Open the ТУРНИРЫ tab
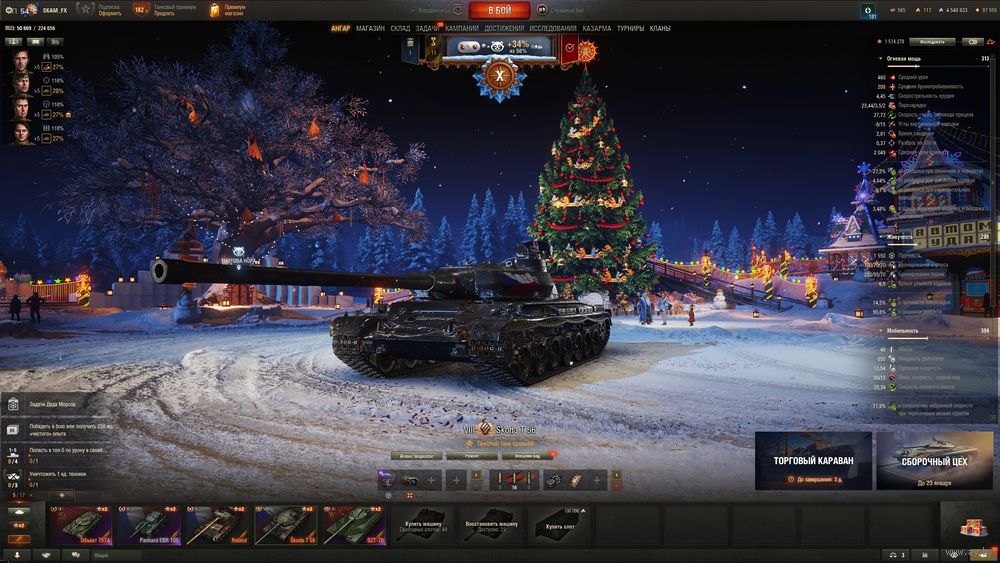 pyautogui.click(x=630, y=28)
